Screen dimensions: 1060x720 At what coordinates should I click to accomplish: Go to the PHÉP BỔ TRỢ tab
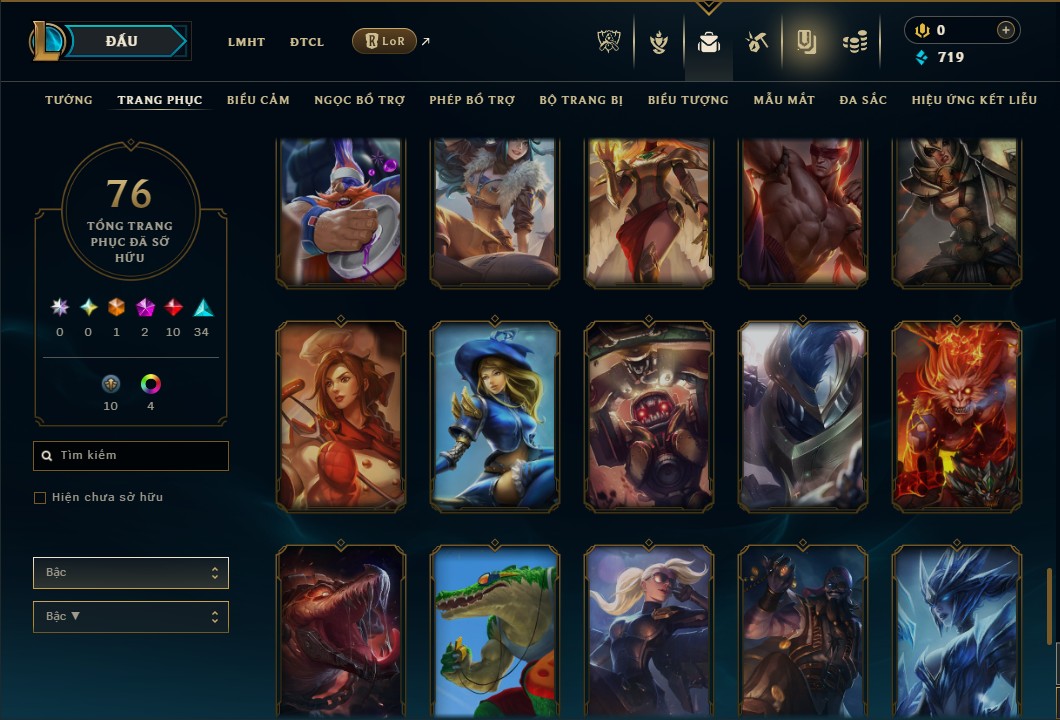coord(472,100)
